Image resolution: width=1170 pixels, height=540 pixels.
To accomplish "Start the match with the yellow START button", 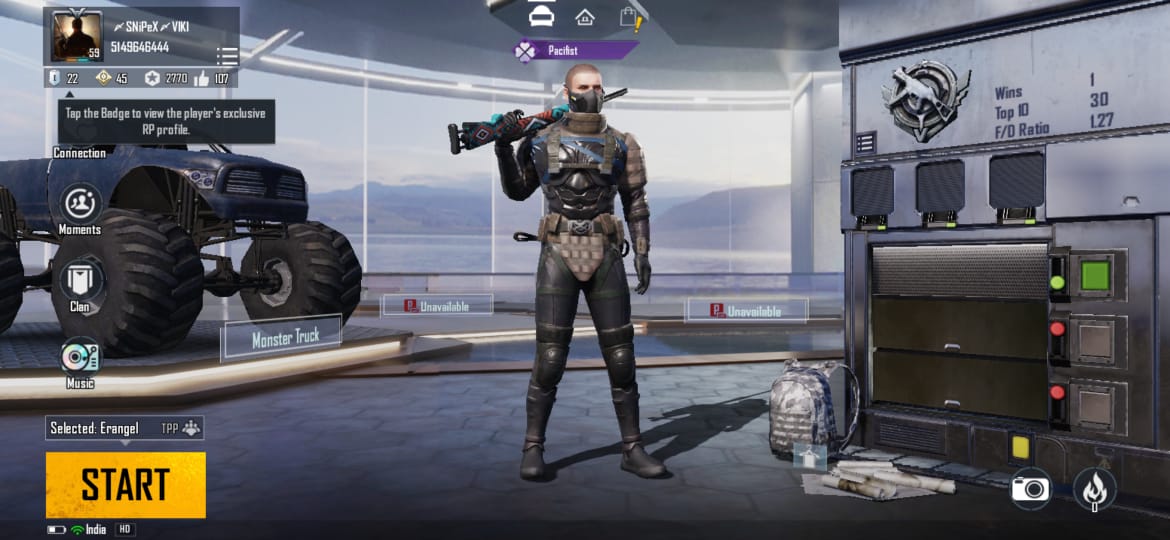I will [125, 485].
